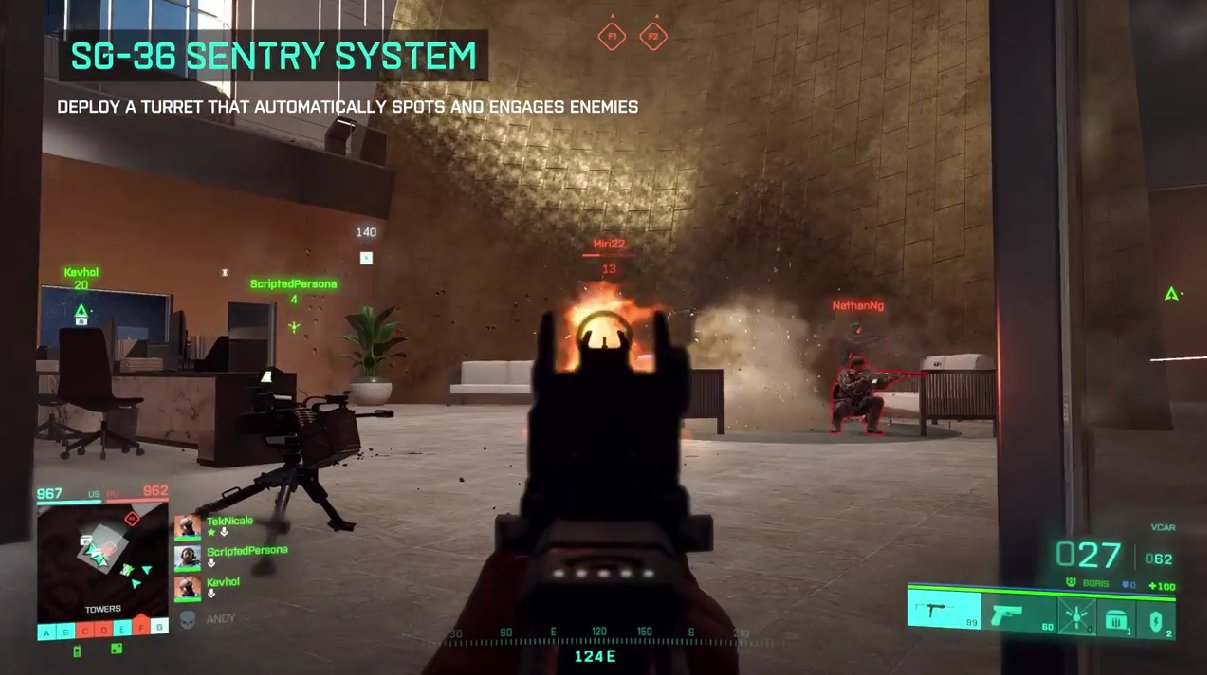Click Kevhol's squad portrait in the list
This screenshot has width=1207, height=675.
[187, 588]
